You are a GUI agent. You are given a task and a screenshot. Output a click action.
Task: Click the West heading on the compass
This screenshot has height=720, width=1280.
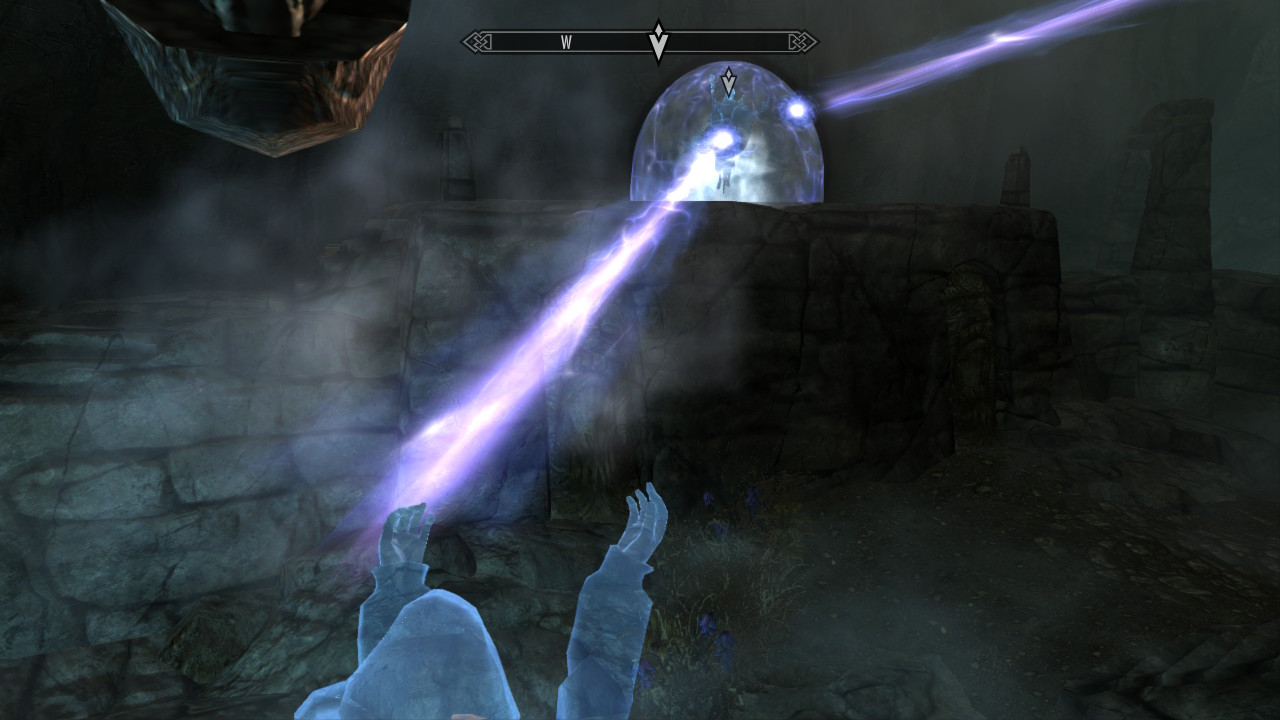coord(566,42)
